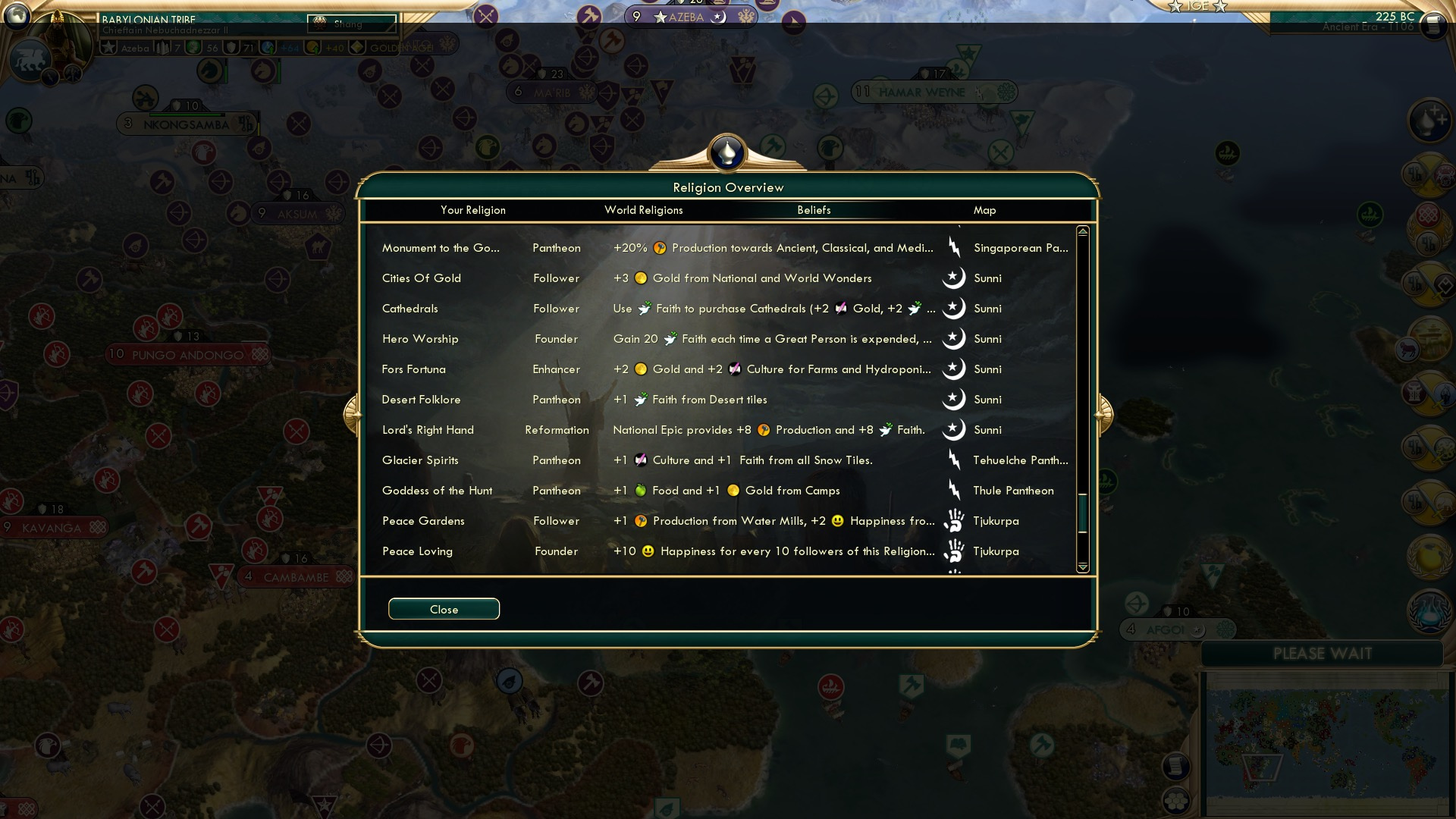Open the Map tab in Religion Overview
The image size is (1456, 819).
tap(984, 210)
